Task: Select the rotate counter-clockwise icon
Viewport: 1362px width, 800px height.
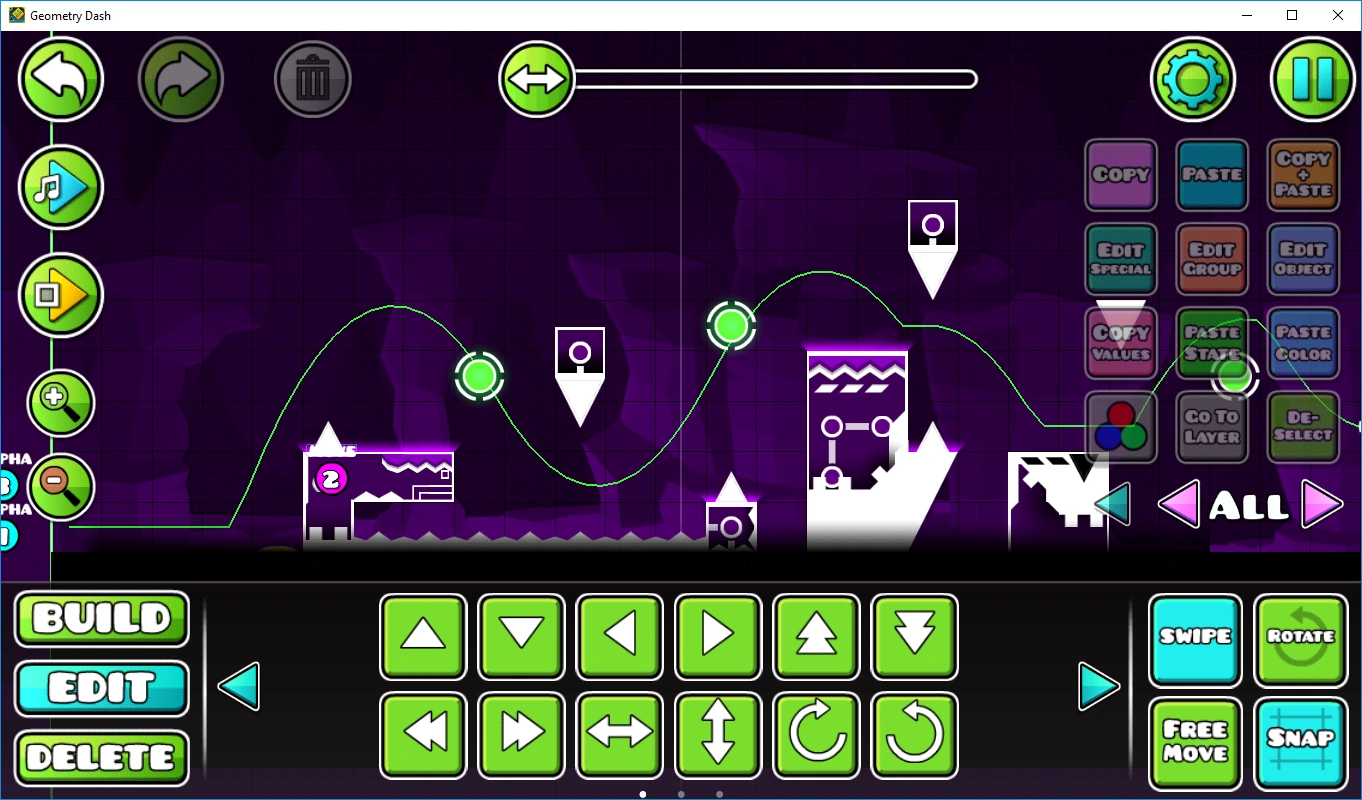Action: coord(914,736)
